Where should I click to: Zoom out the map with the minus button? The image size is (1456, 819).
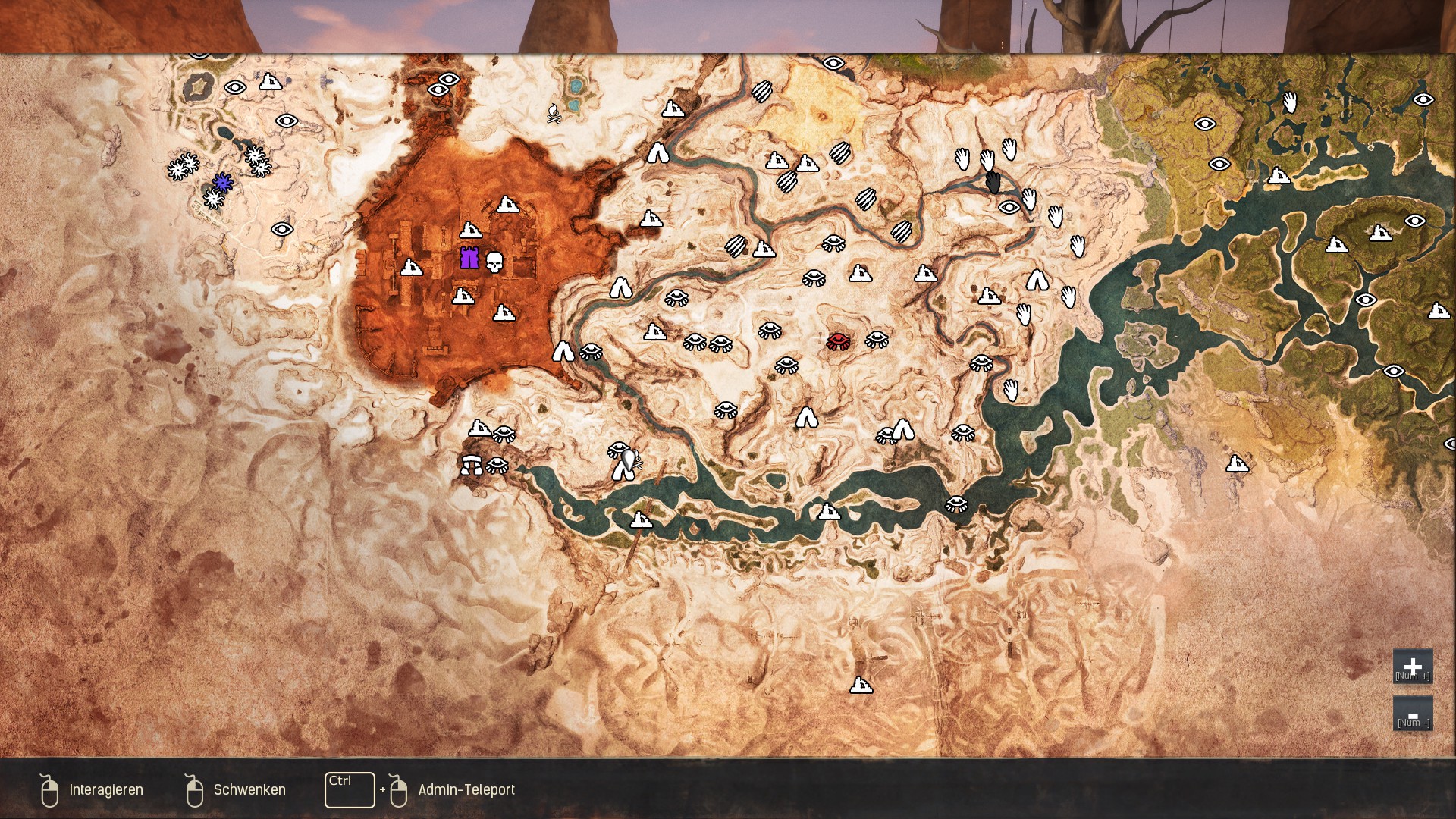tap(1412, 714)
